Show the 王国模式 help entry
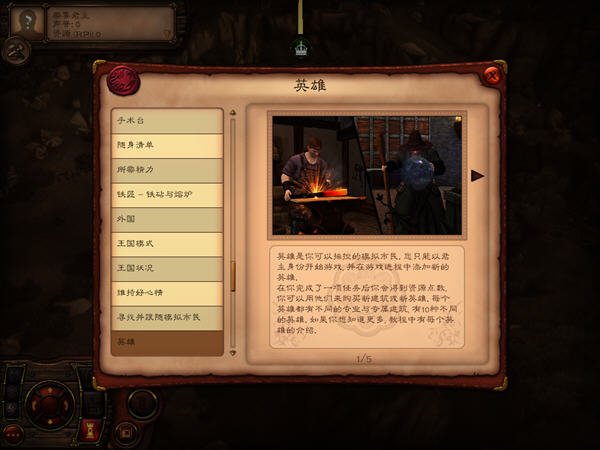 coord(166,244)
